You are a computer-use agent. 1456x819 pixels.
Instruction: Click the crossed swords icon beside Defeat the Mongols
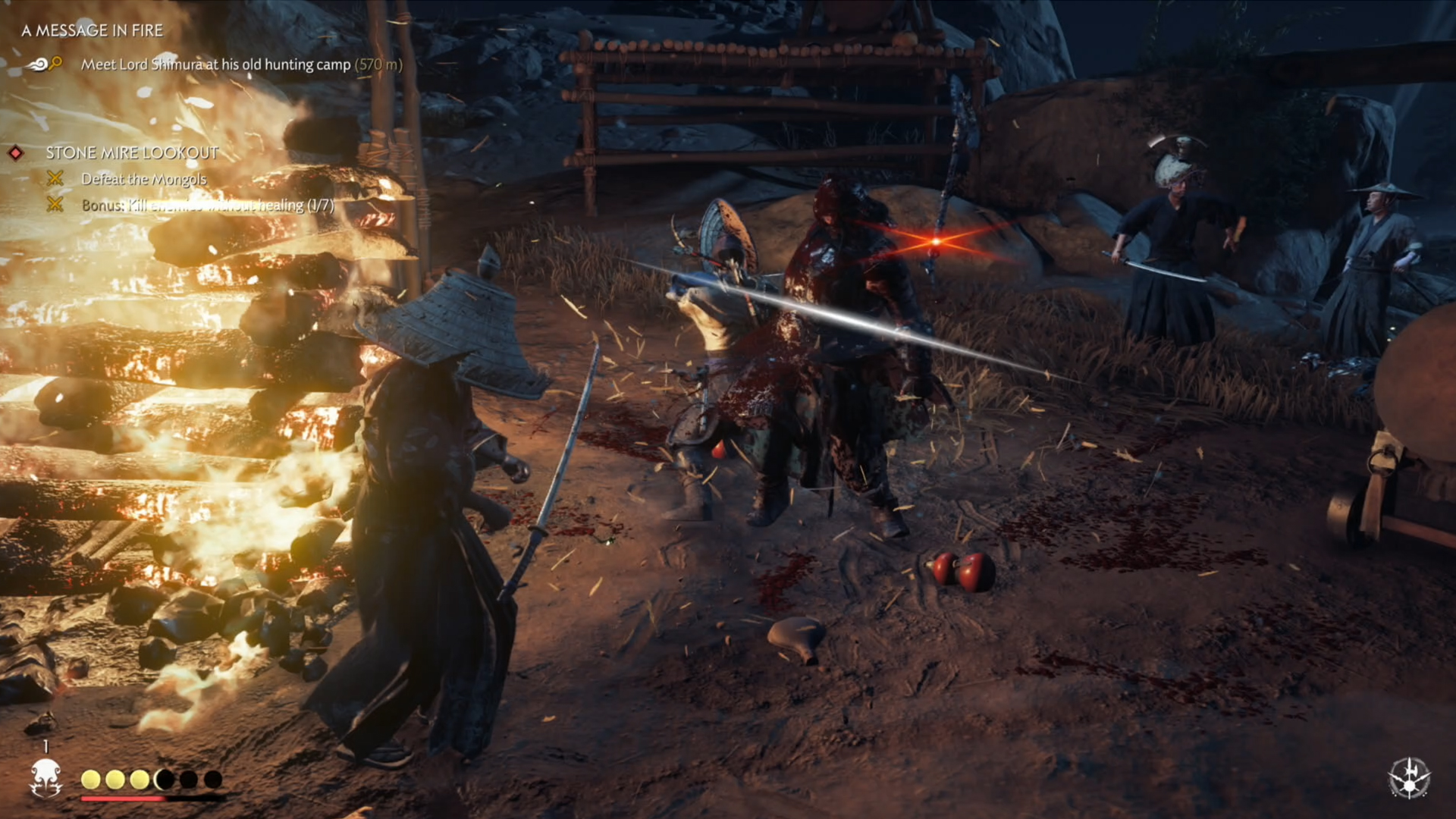point(54,180)
